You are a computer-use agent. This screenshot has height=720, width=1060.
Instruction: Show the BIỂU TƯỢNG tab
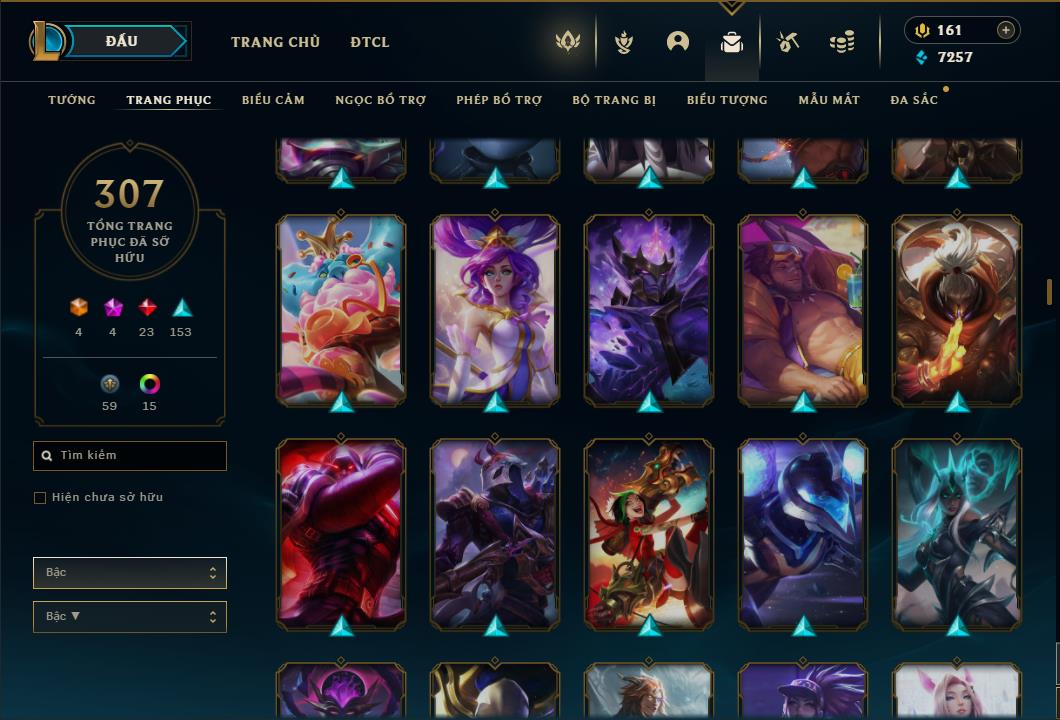click(727, 100)
